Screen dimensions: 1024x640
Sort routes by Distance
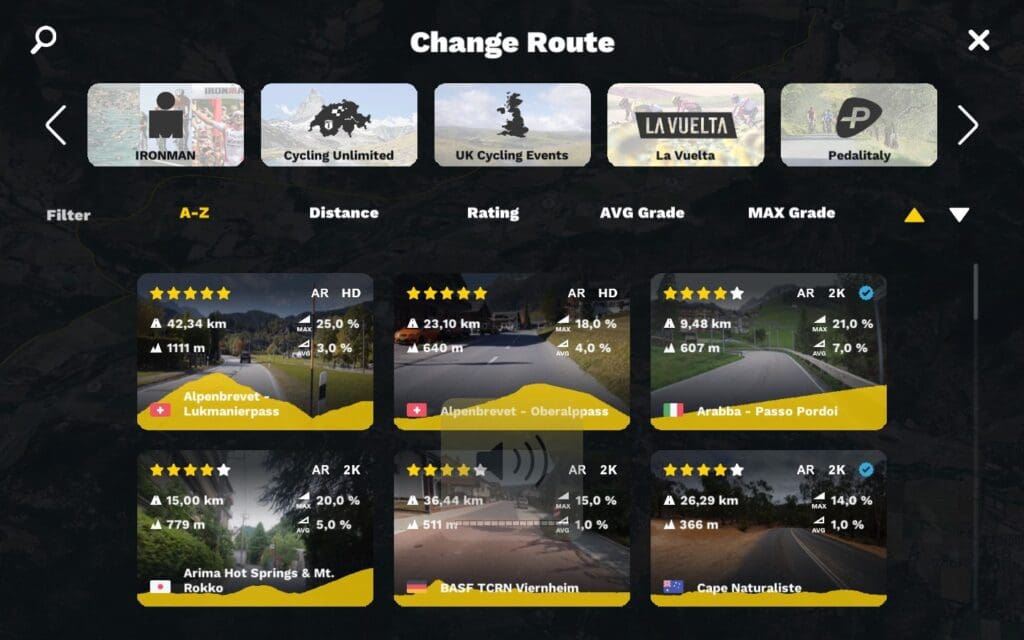click(343, 213)
